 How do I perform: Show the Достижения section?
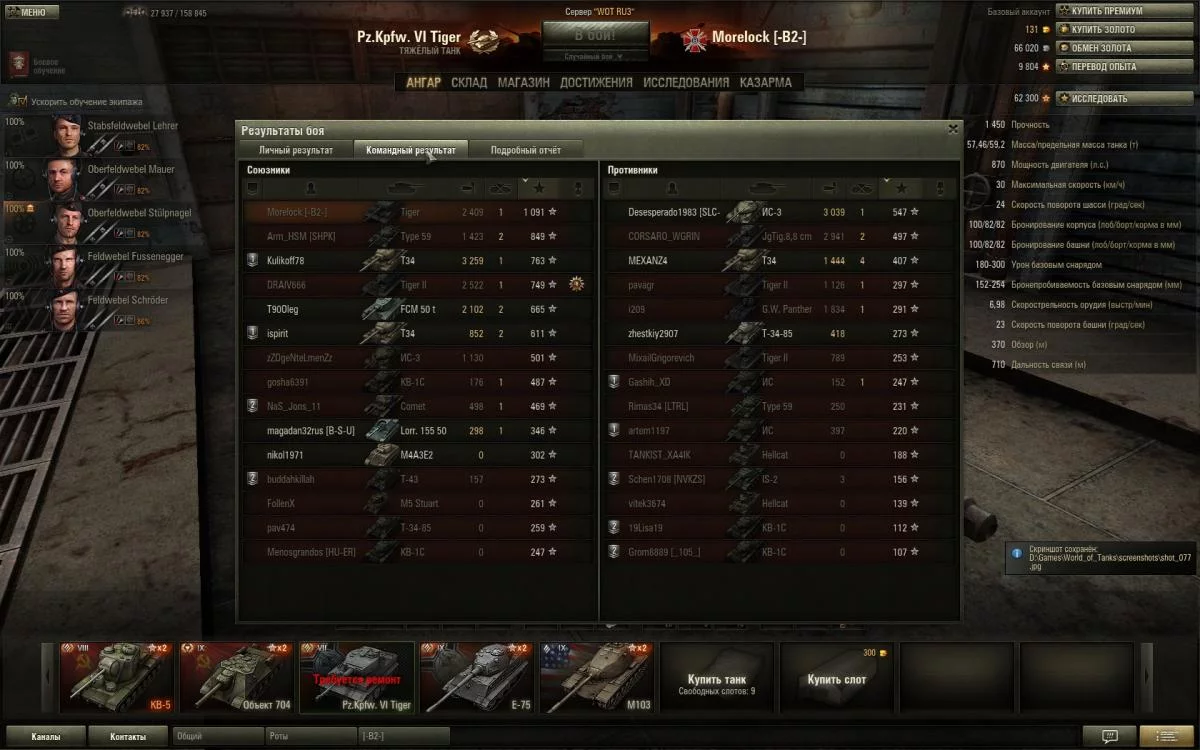[x=596, y=82]
